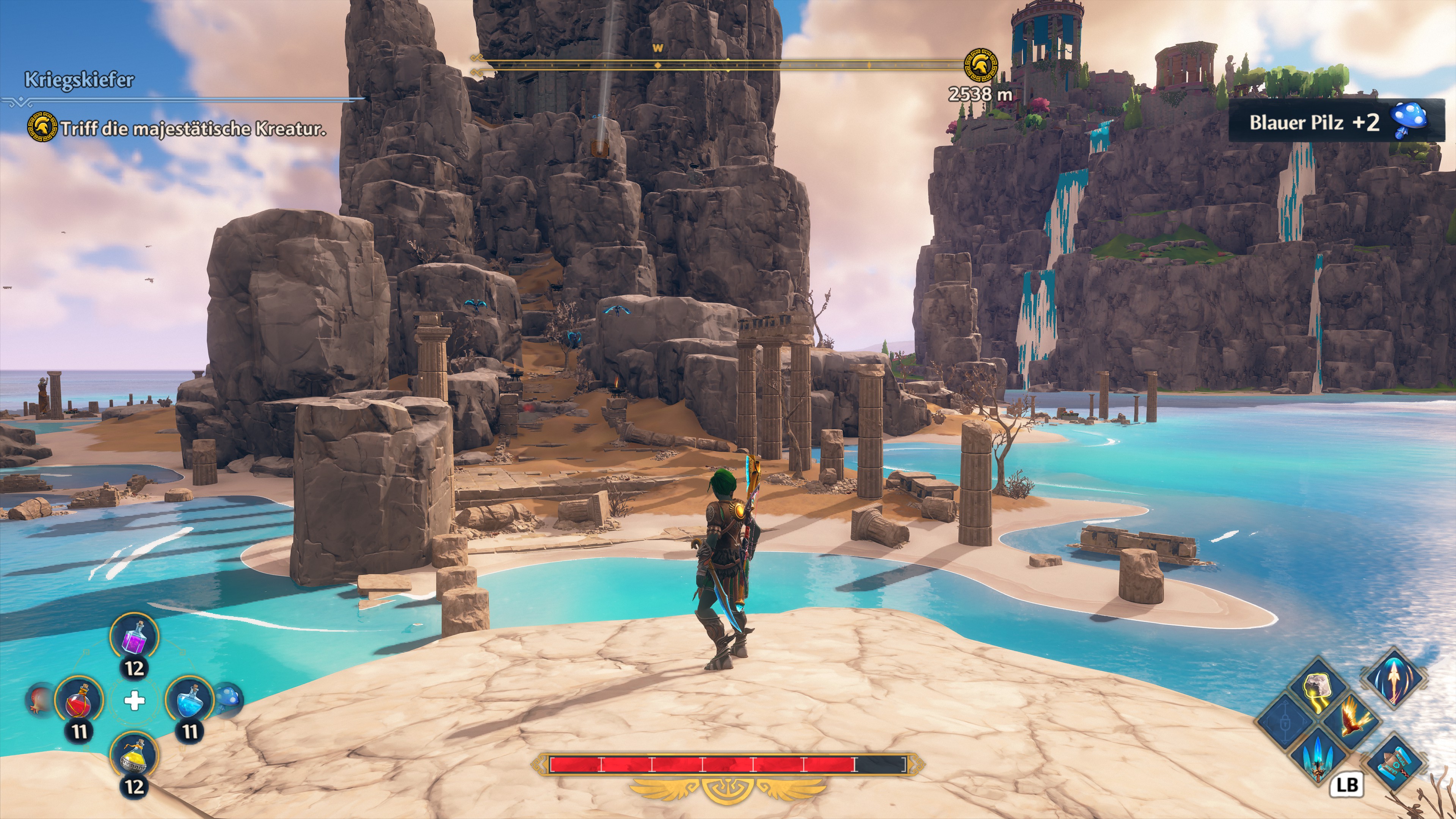Select the objective 'Triff die majestätische Kreatur'
This screenshot has height=819, width=1456.
(193, 128)
